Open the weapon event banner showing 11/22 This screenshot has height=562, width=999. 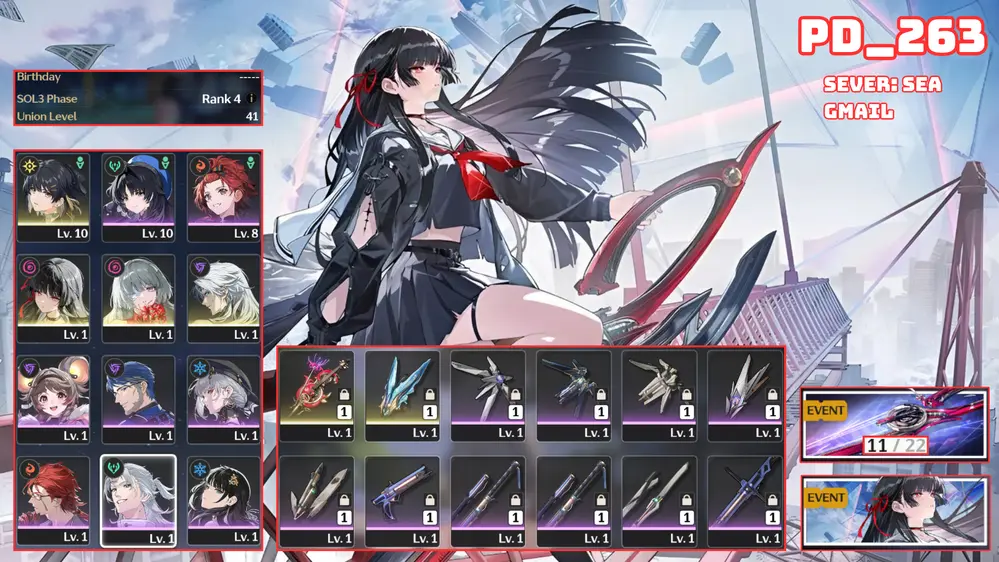pyautogui.click(x=894, y=425)
